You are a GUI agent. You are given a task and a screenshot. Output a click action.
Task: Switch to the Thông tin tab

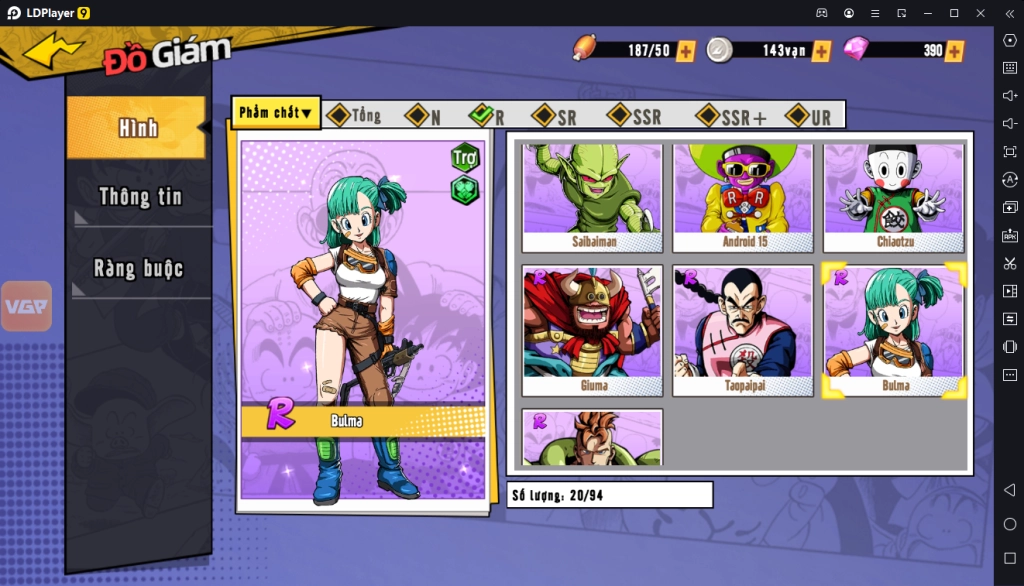[139, 197]
